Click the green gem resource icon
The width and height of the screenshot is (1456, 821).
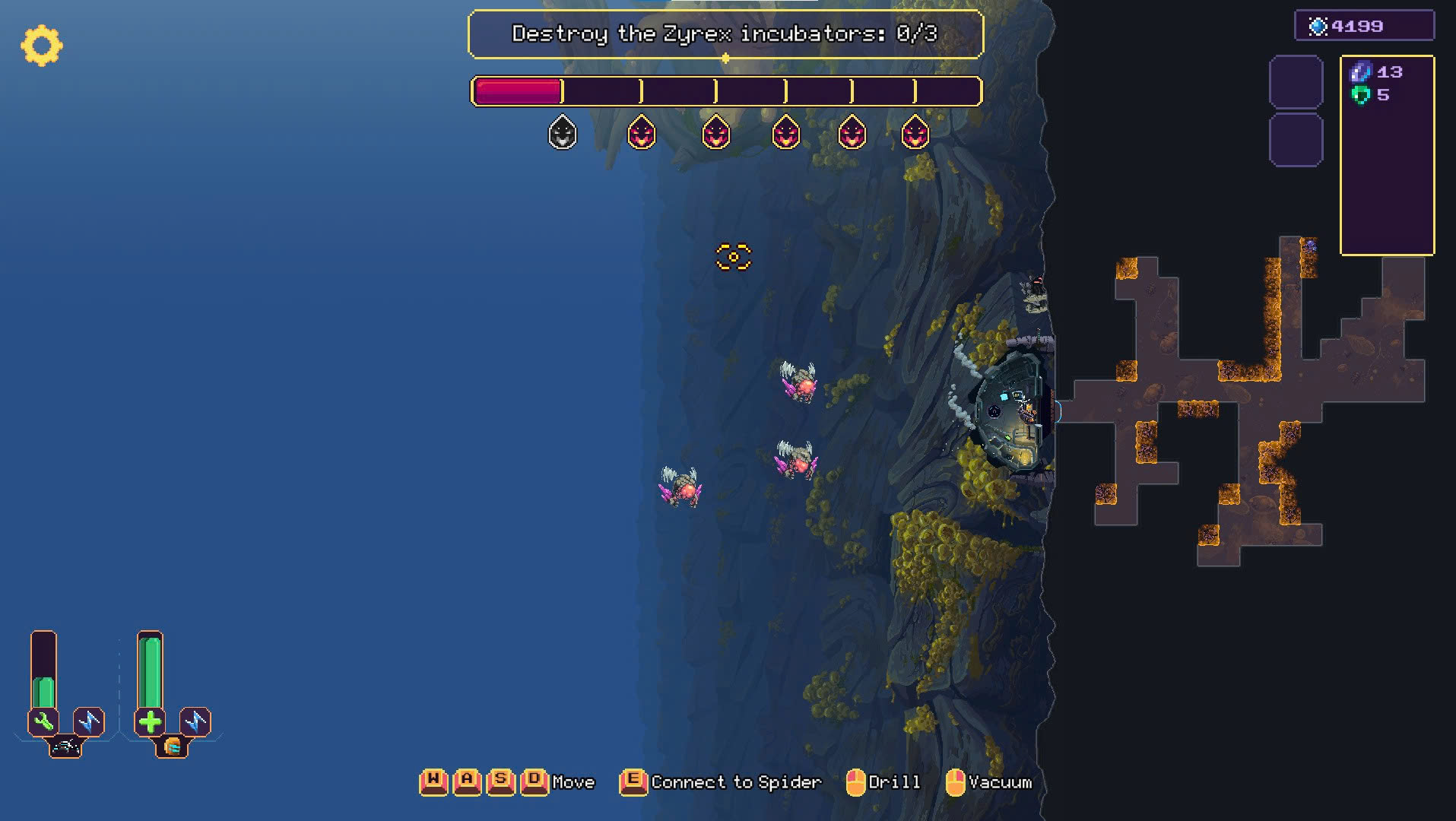(x=1359, y=95)
